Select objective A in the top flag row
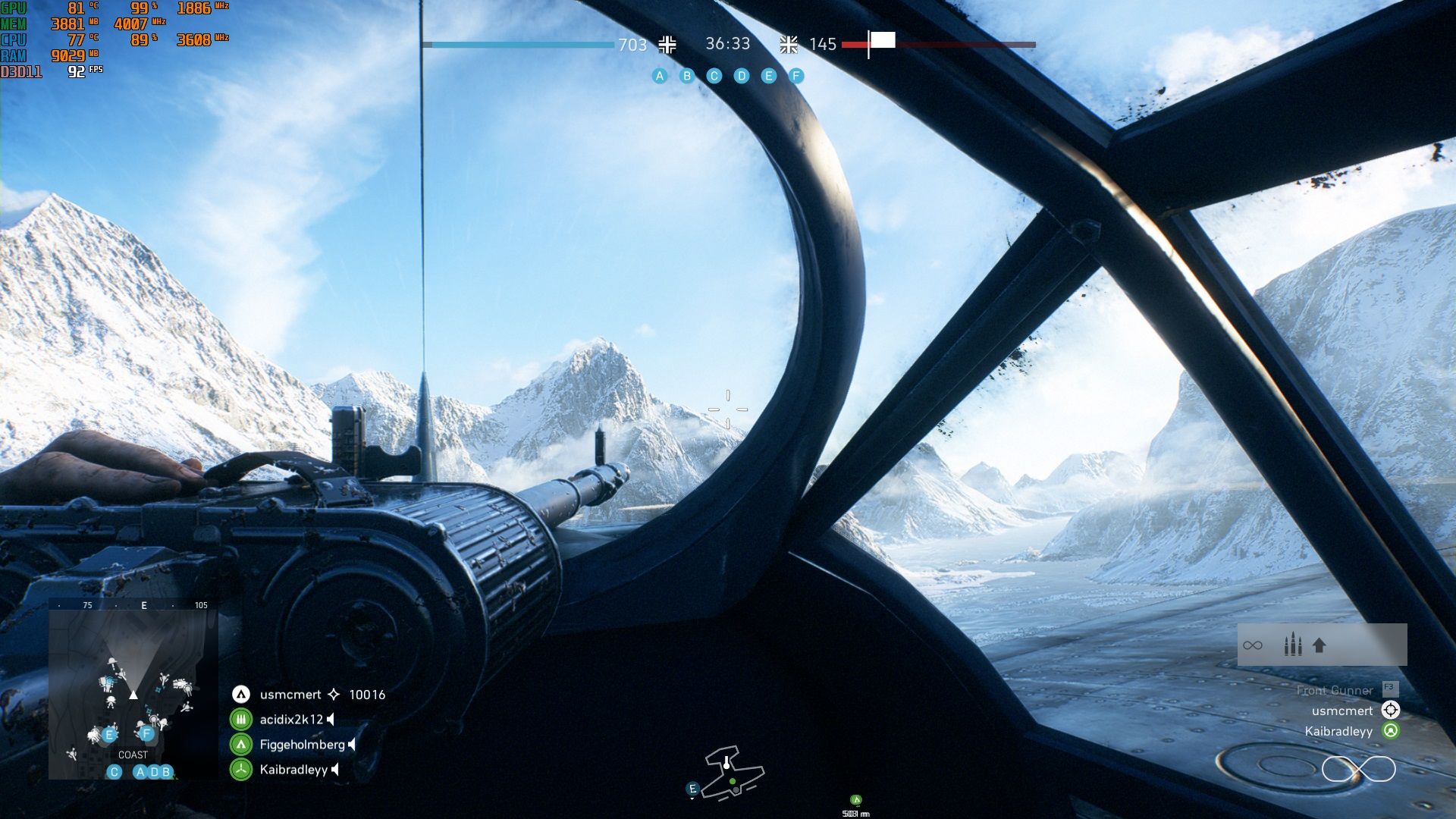Image resolution: width=1456 pixels, height=819 pixels. (660, 76)
